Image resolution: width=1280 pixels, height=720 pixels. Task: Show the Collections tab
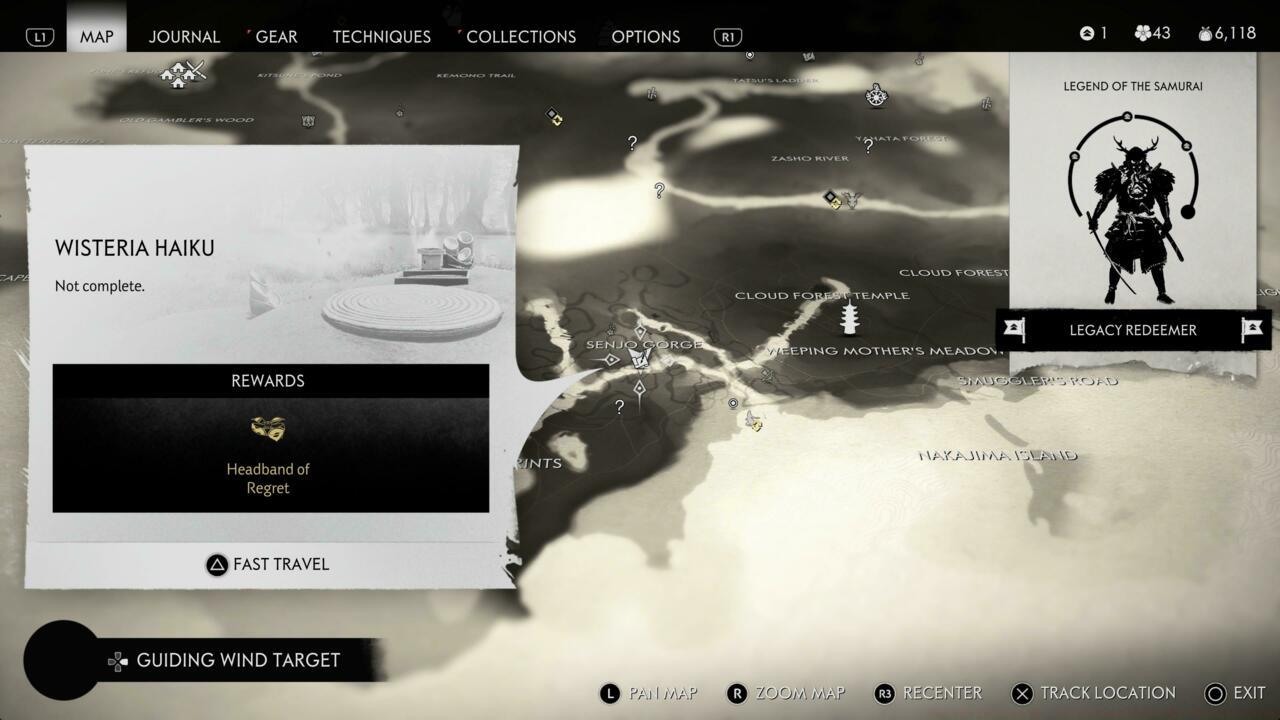[521, 36]
